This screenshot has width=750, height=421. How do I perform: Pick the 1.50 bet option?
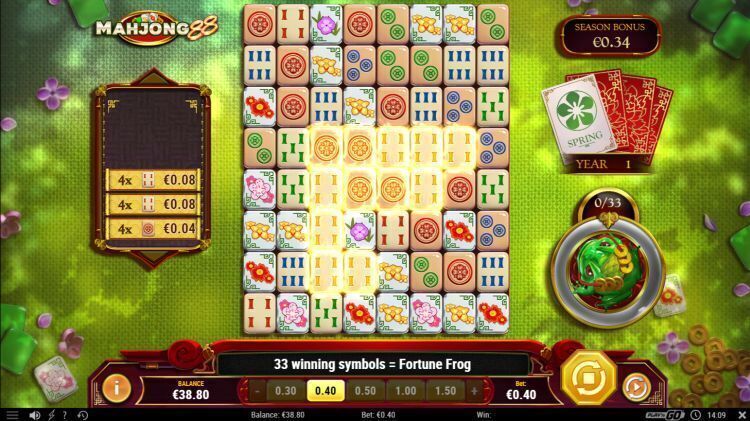tap(445, 390)
